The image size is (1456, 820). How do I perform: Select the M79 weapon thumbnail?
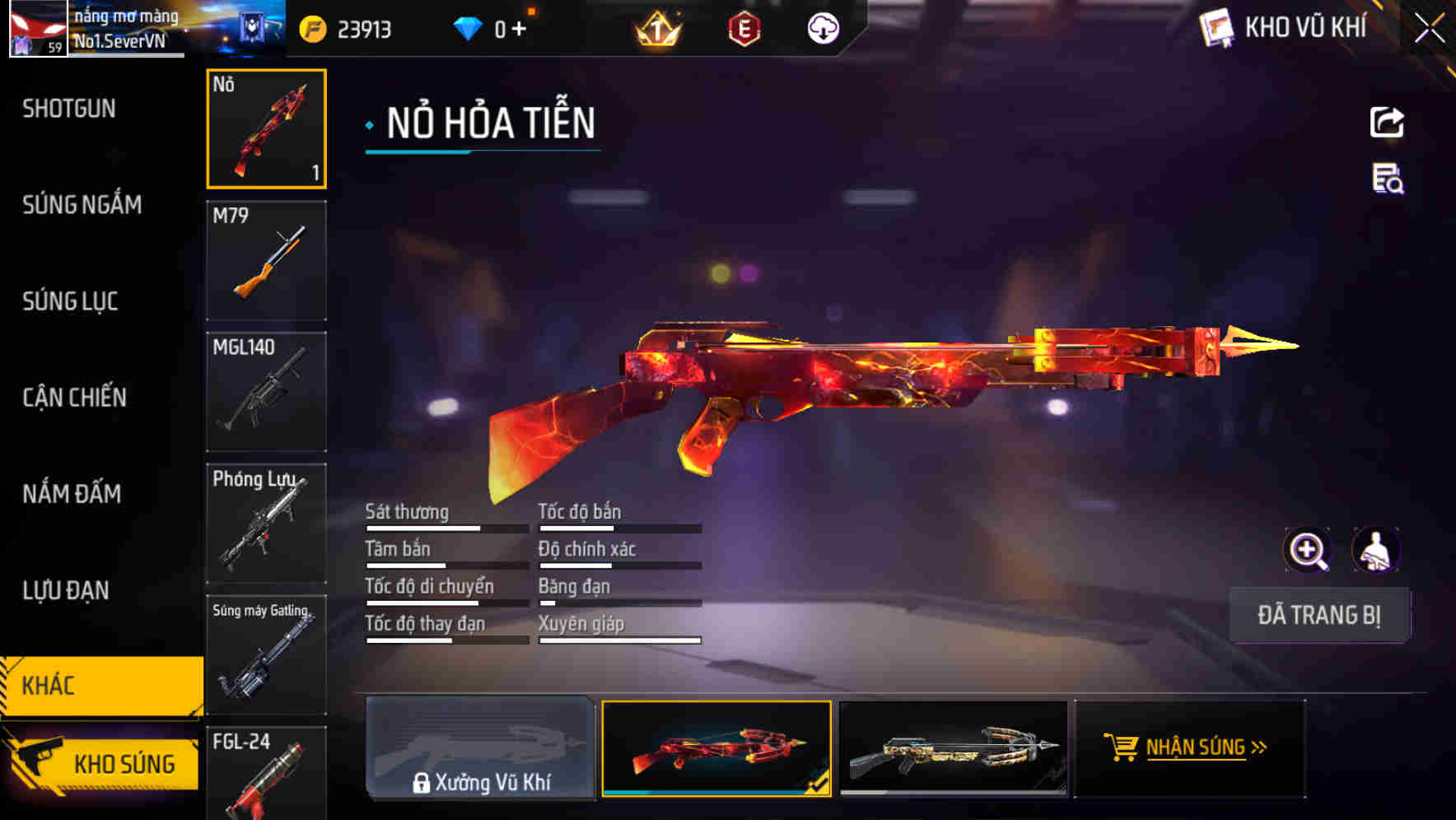266,259
